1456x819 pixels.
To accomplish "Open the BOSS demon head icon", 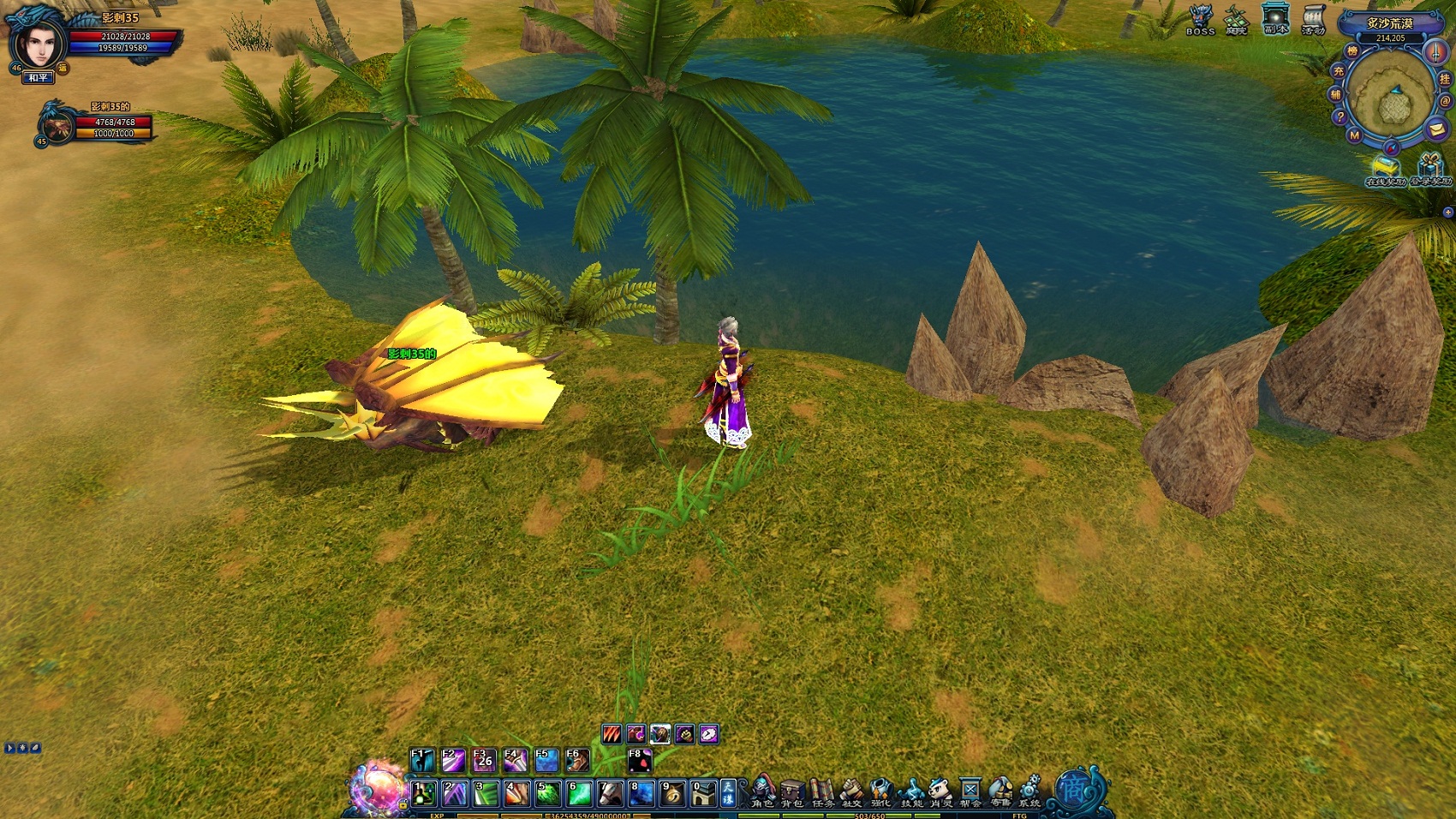I will 1201,19.
